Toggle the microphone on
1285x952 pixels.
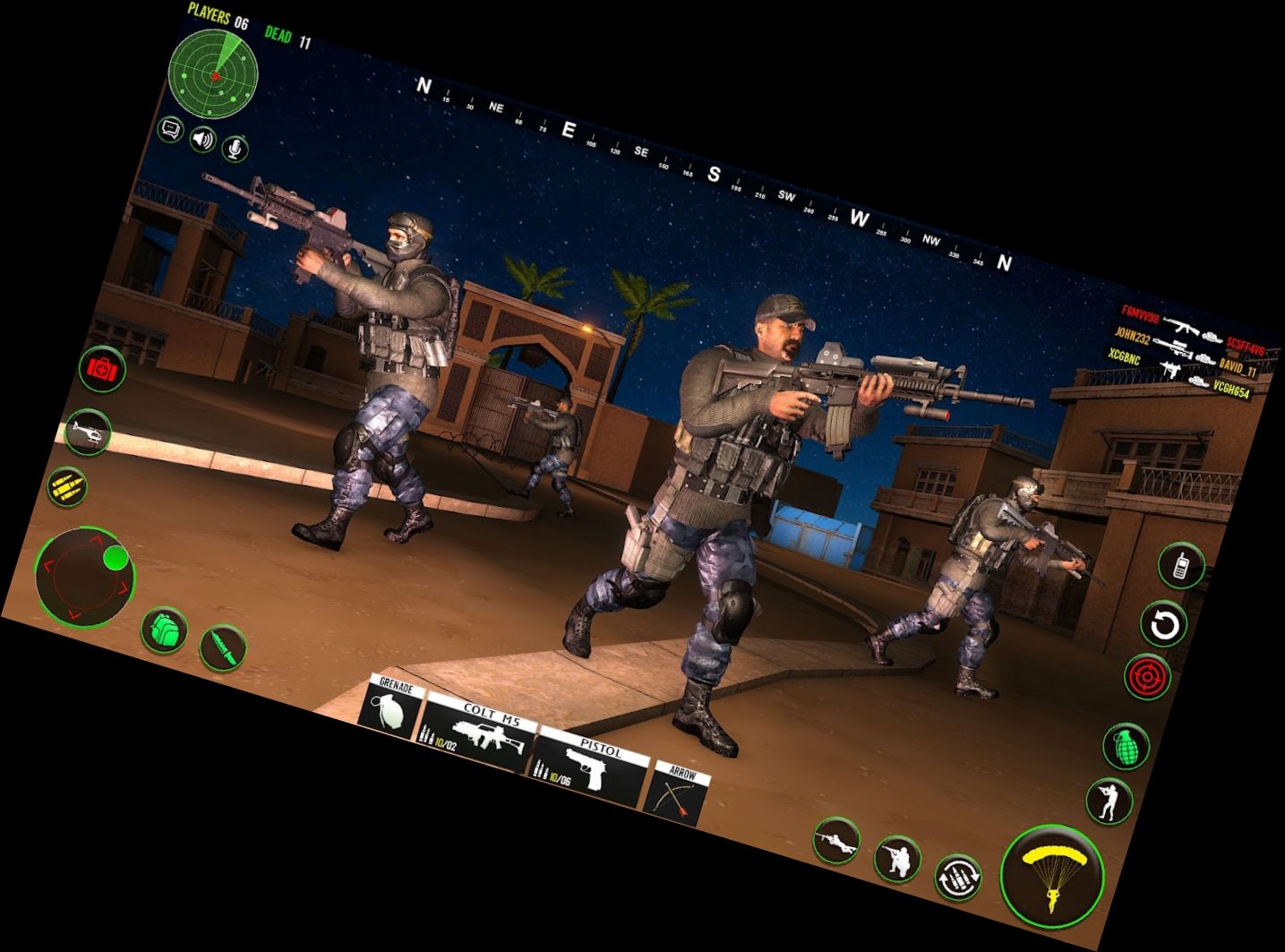pos(236,147)
